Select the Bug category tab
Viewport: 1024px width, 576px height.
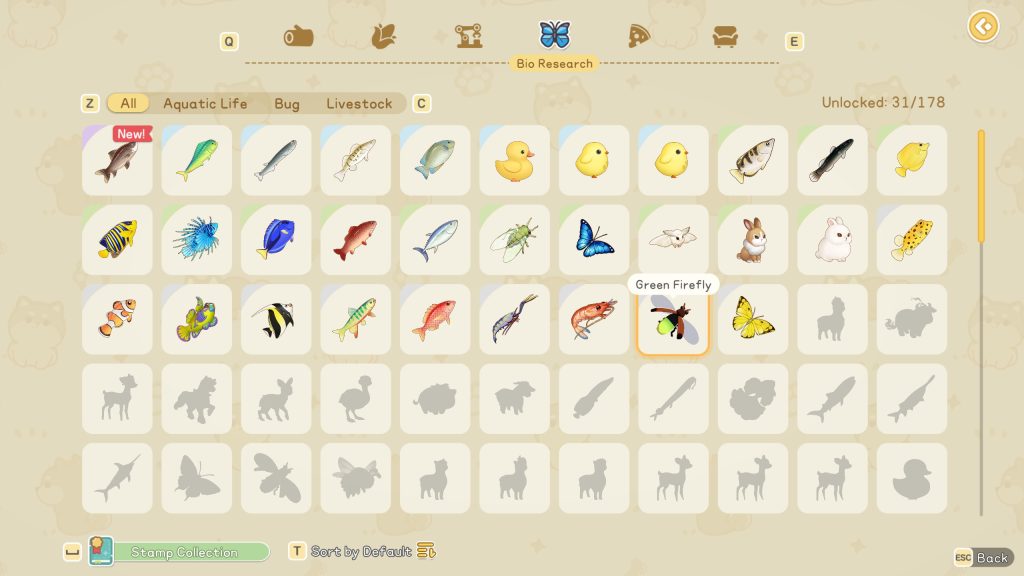(287, 104)
